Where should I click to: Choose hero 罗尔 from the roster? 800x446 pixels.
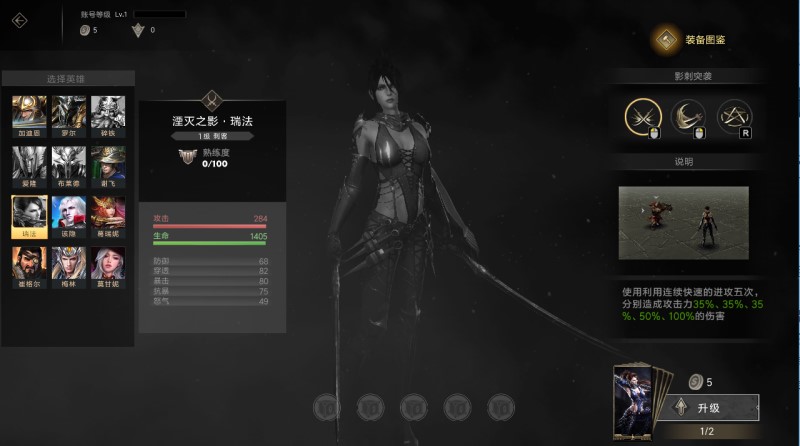[x=69, y=113]
